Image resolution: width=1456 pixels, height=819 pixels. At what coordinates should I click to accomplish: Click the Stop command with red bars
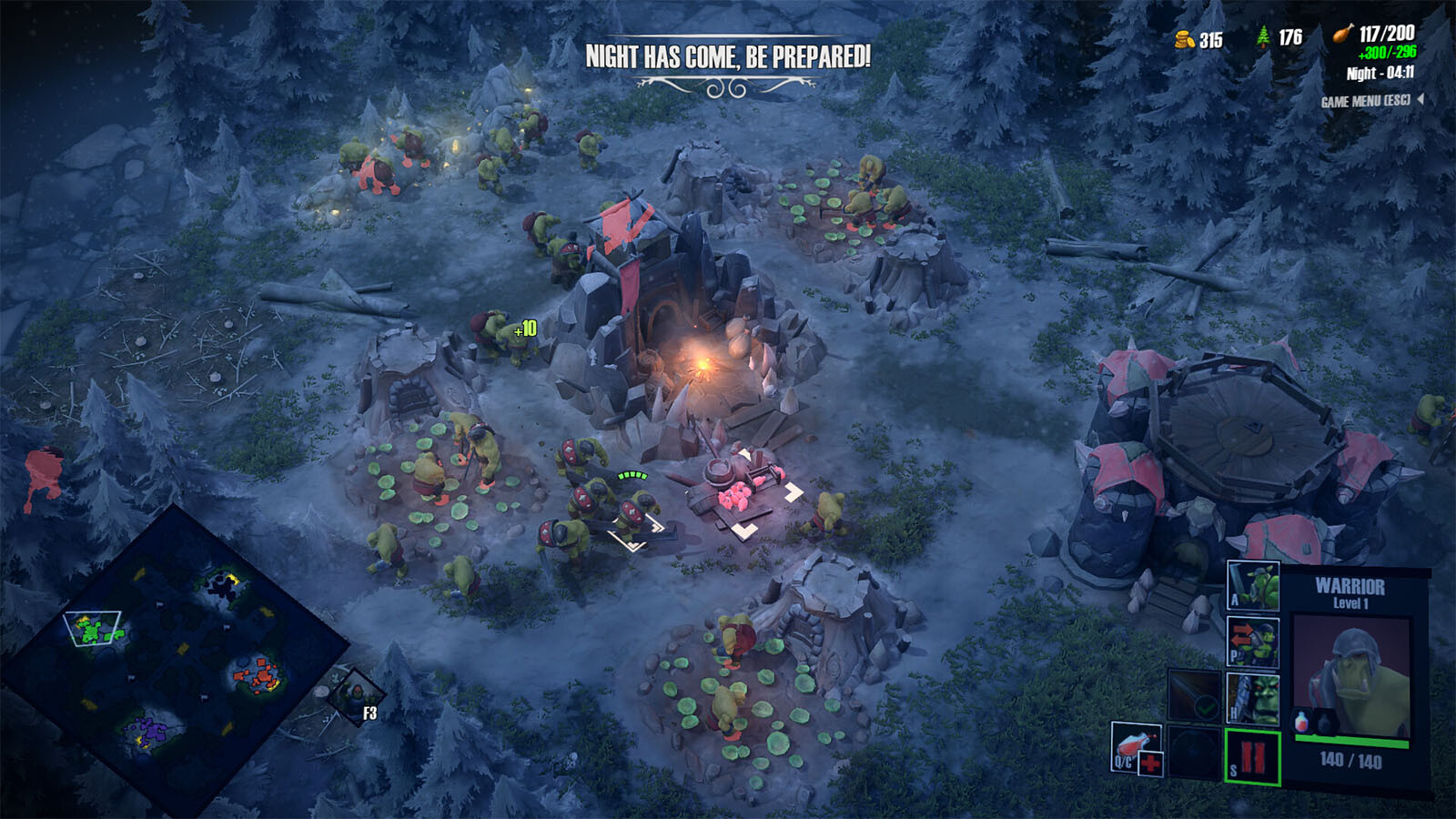(1253, 757)
